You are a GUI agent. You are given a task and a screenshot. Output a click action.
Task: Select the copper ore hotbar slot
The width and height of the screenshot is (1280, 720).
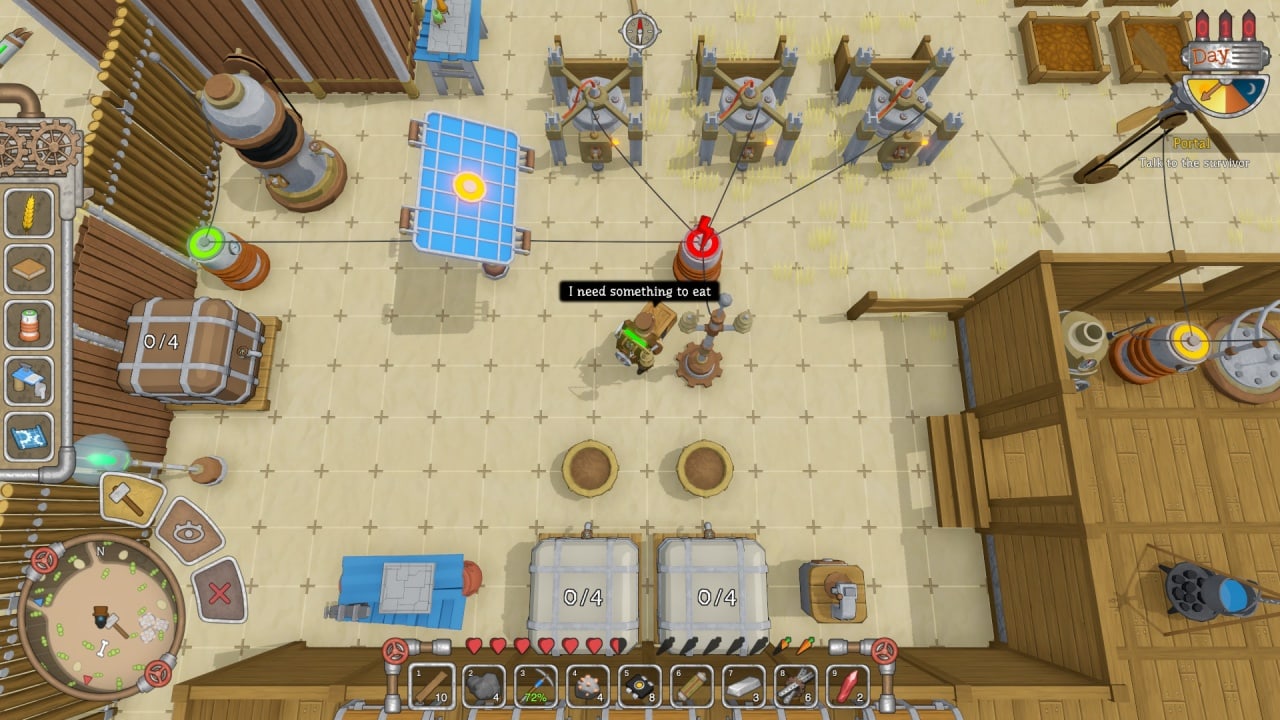[x=588, y=686]
